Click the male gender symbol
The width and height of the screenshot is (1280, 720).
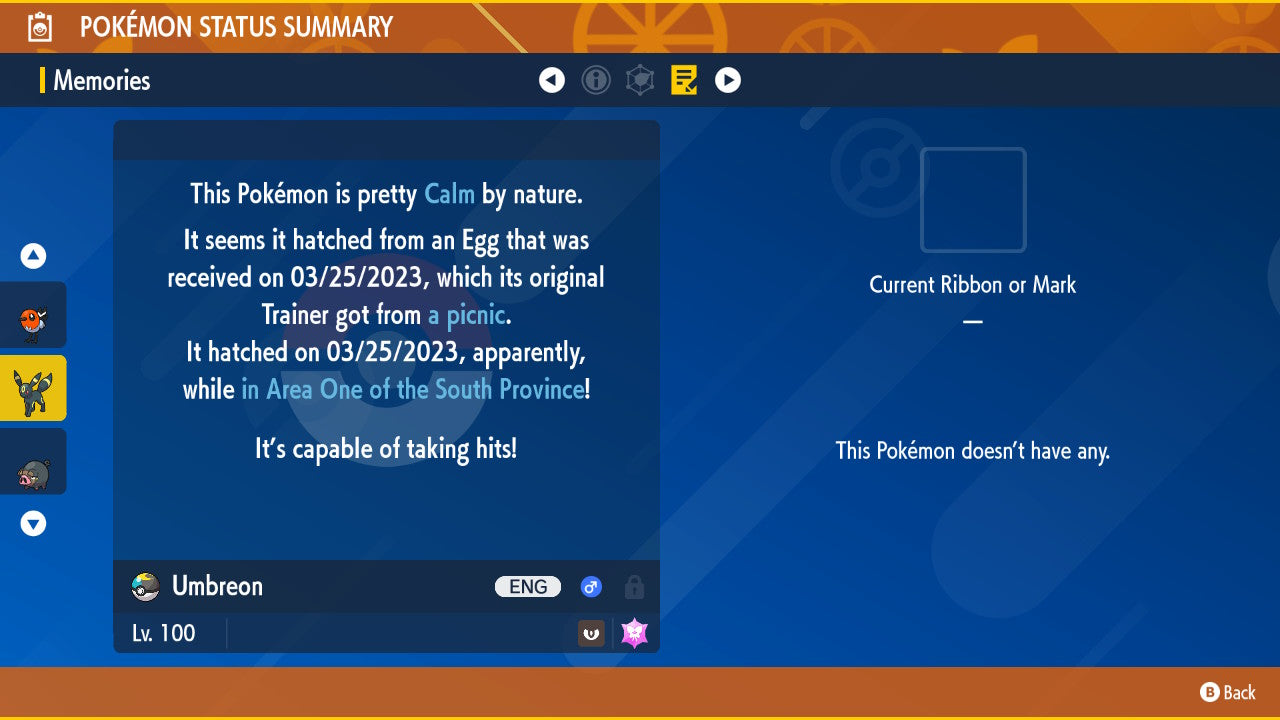590,587
